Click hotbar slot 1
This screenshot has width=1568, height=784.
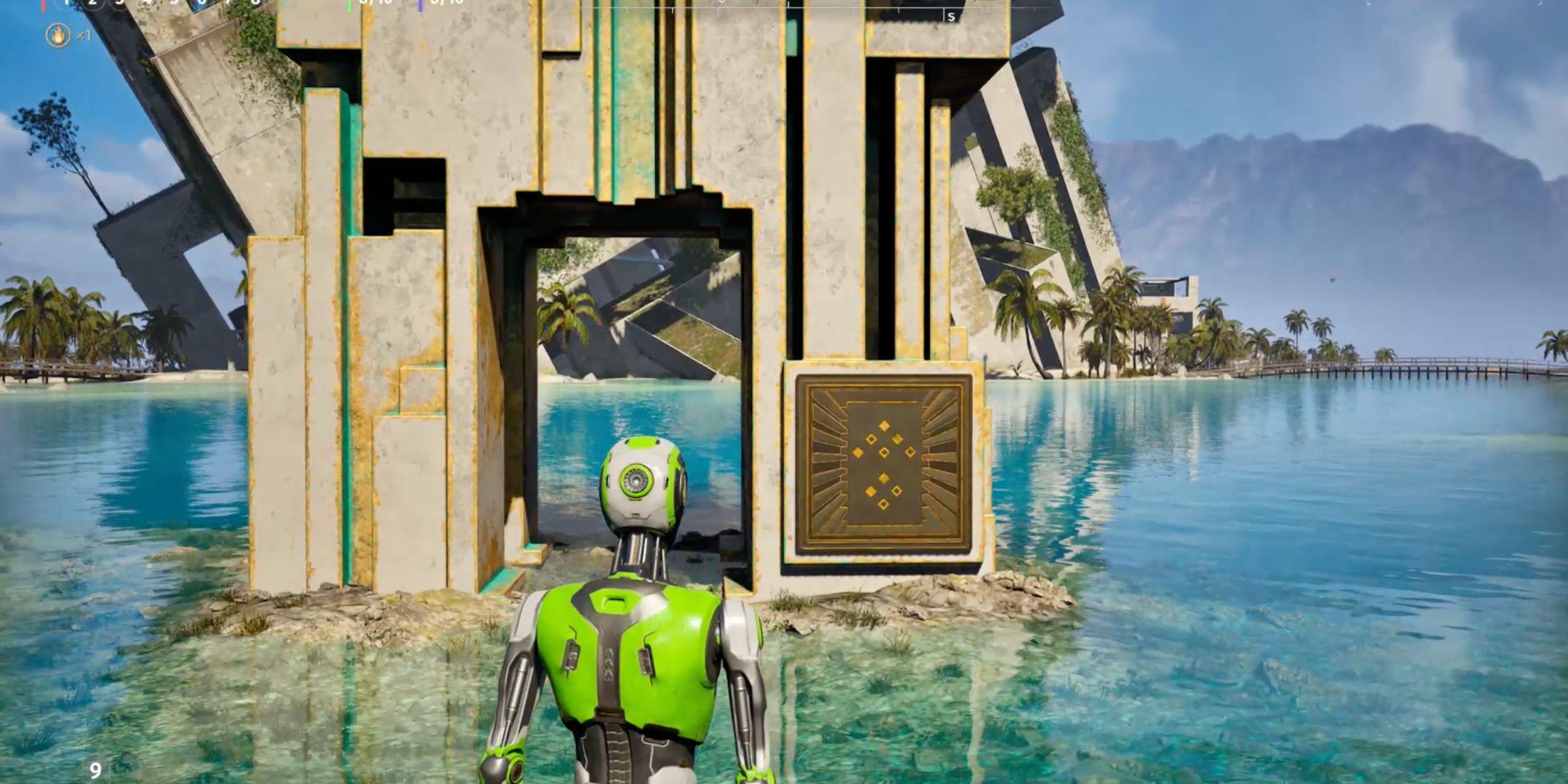tap(66, 4)
